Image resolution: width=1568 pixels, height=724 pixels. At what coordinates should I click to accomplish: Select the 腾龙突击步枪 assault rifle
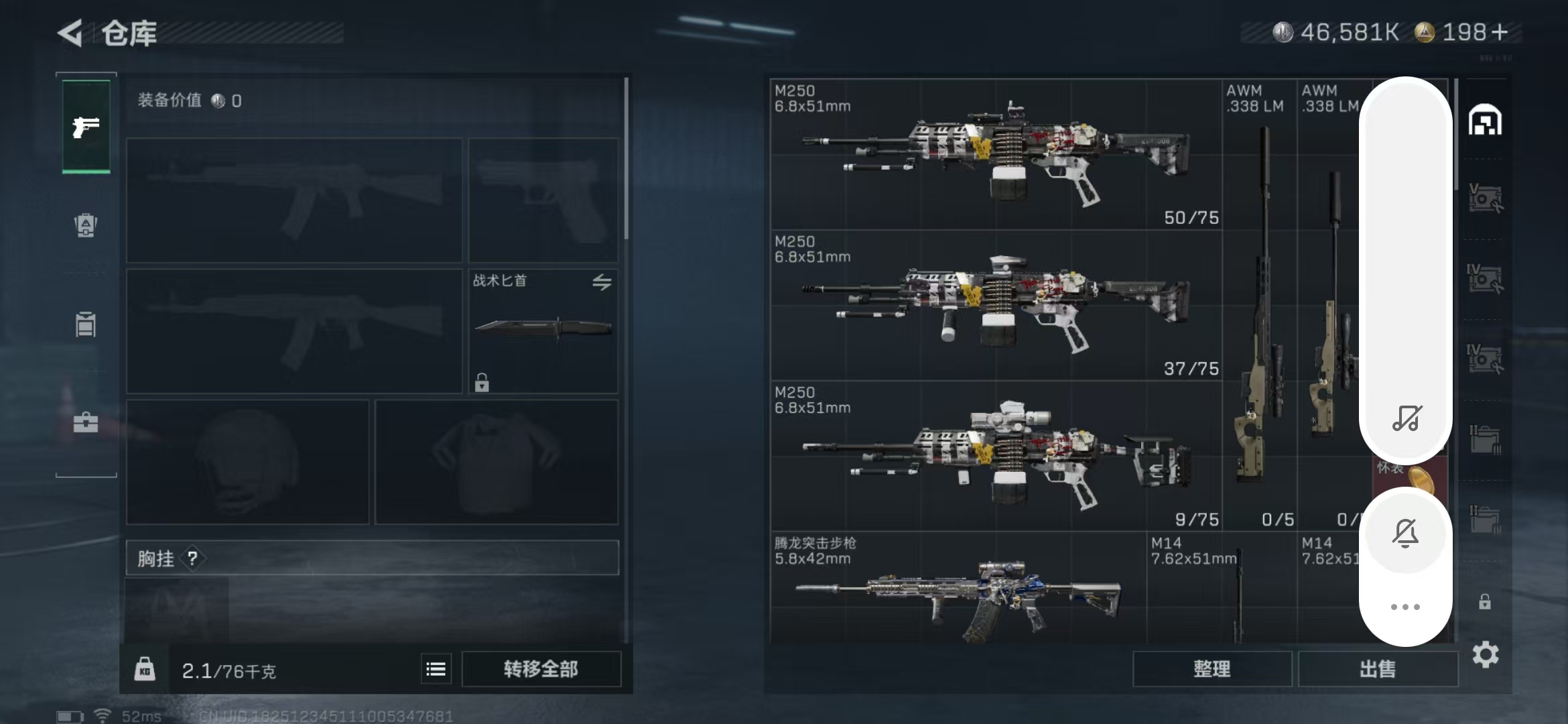click(958, 590)
